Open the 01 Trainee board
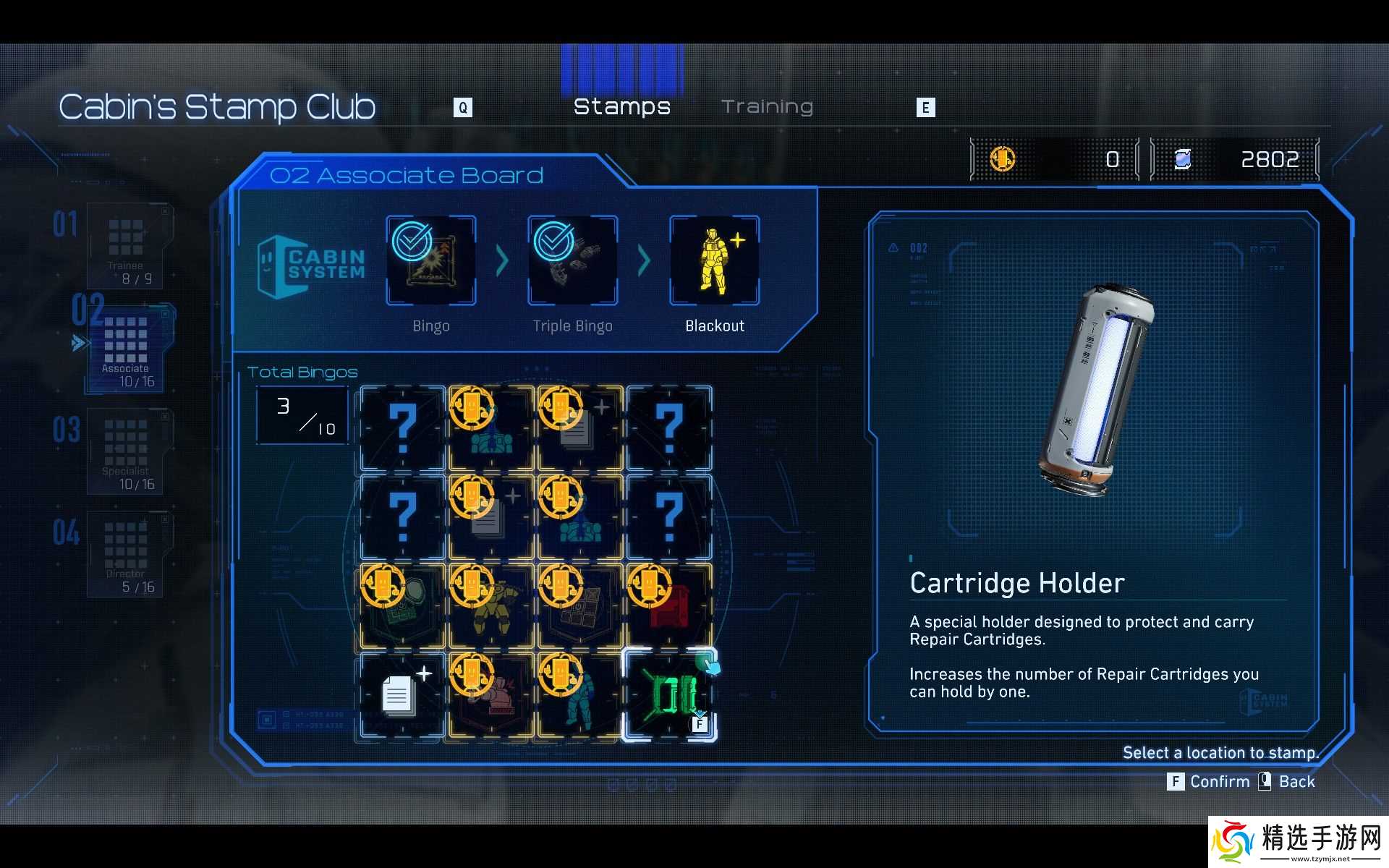This screenshot has height=868, width=1389. [x=127, y=246]
